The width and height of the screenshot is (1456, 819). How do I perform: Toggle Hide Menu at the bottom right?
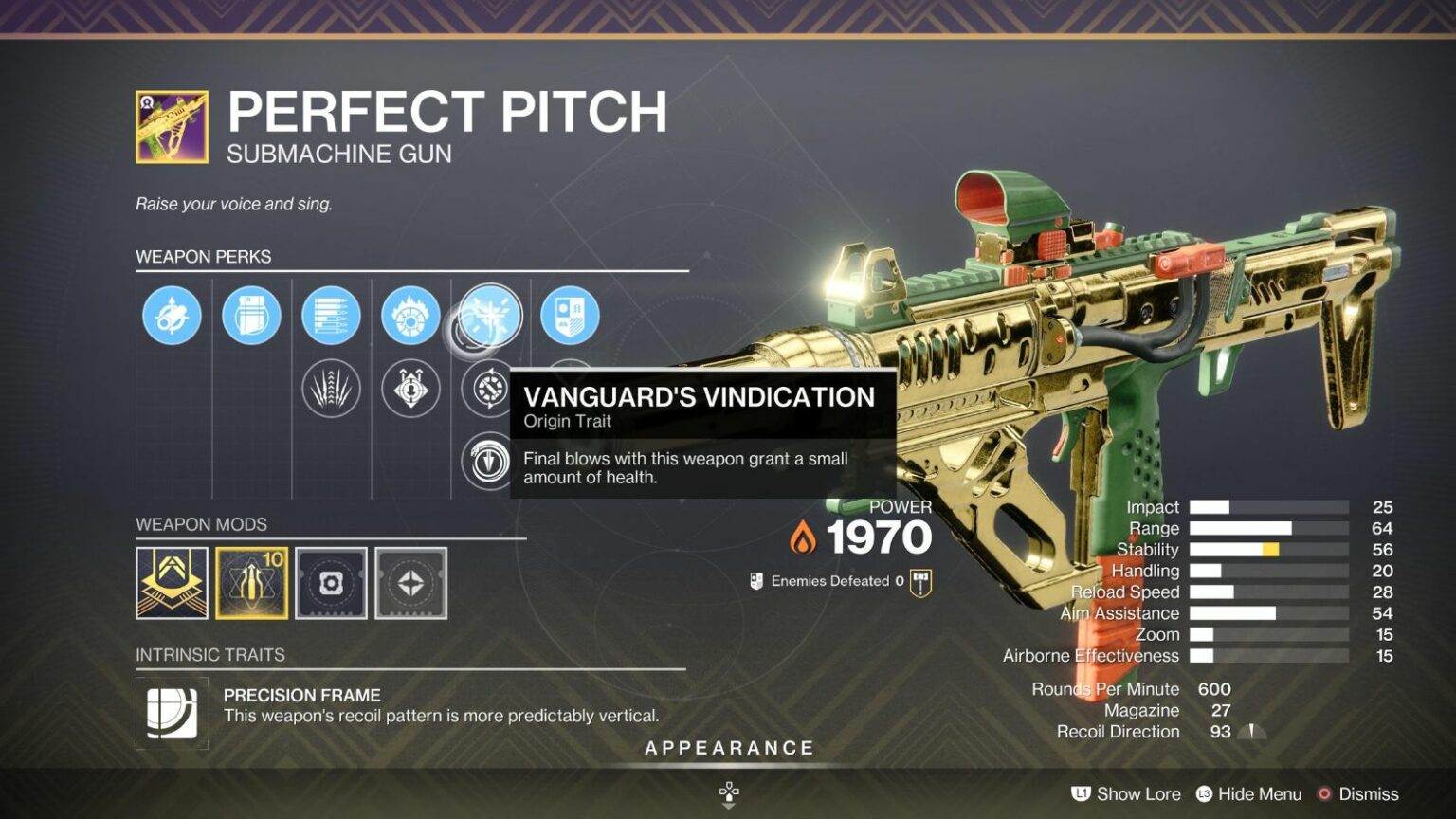tap(1249, 793)
